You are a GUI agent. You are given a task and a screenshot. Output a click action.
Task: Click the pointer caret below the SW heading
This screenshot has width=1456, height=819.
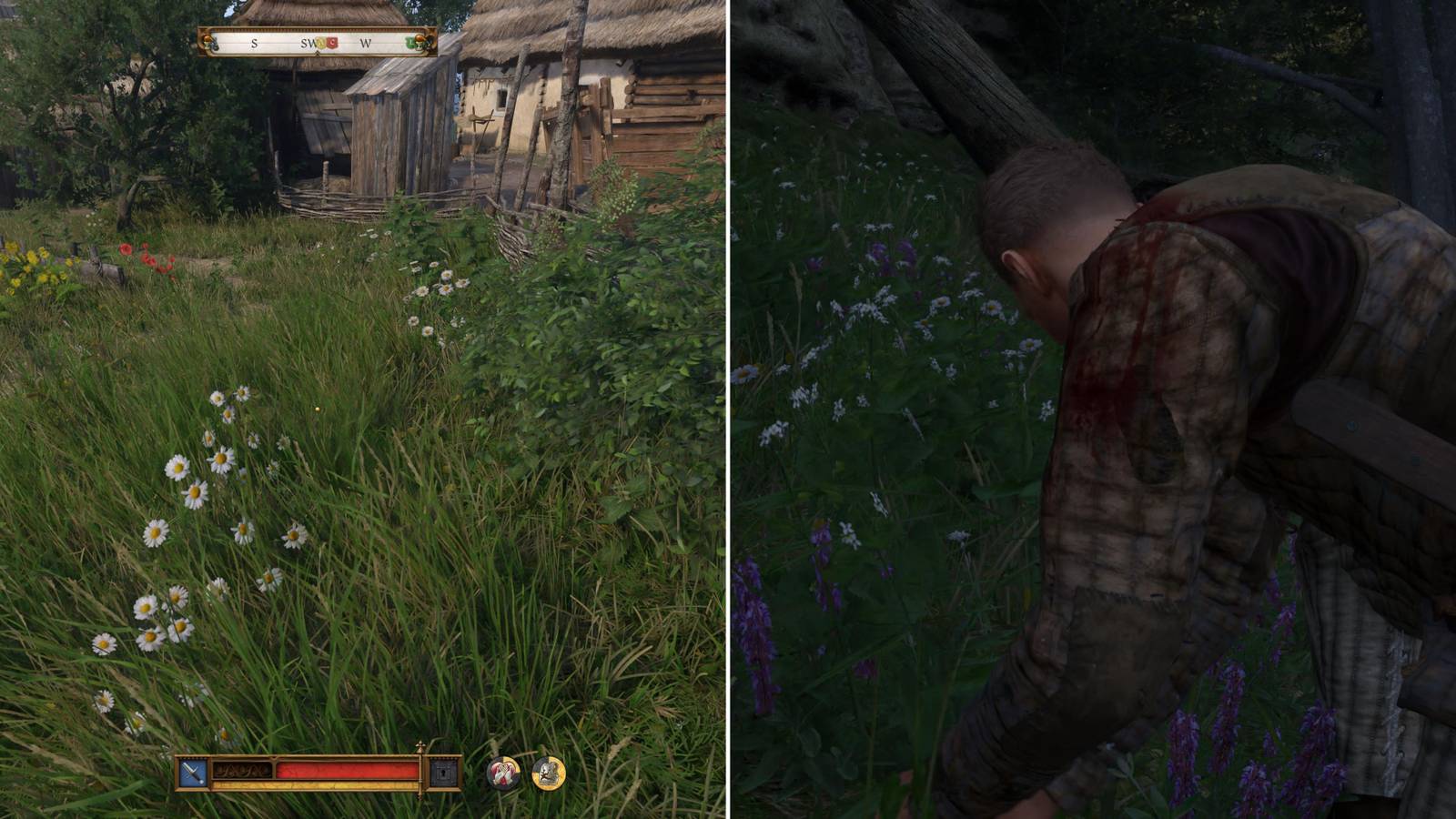tap(318, 53)
